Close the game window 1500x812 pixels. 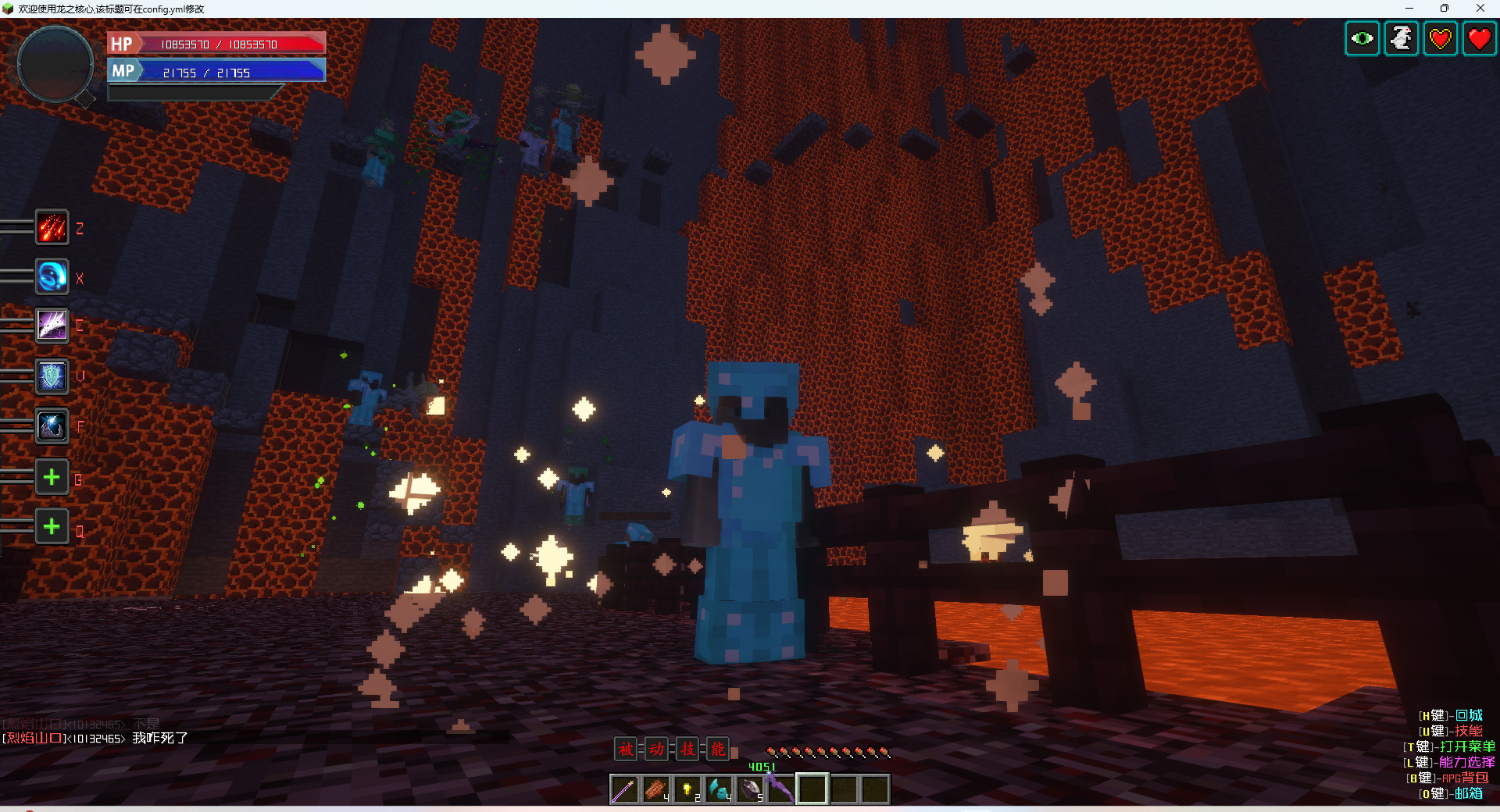coord(1480,9)
